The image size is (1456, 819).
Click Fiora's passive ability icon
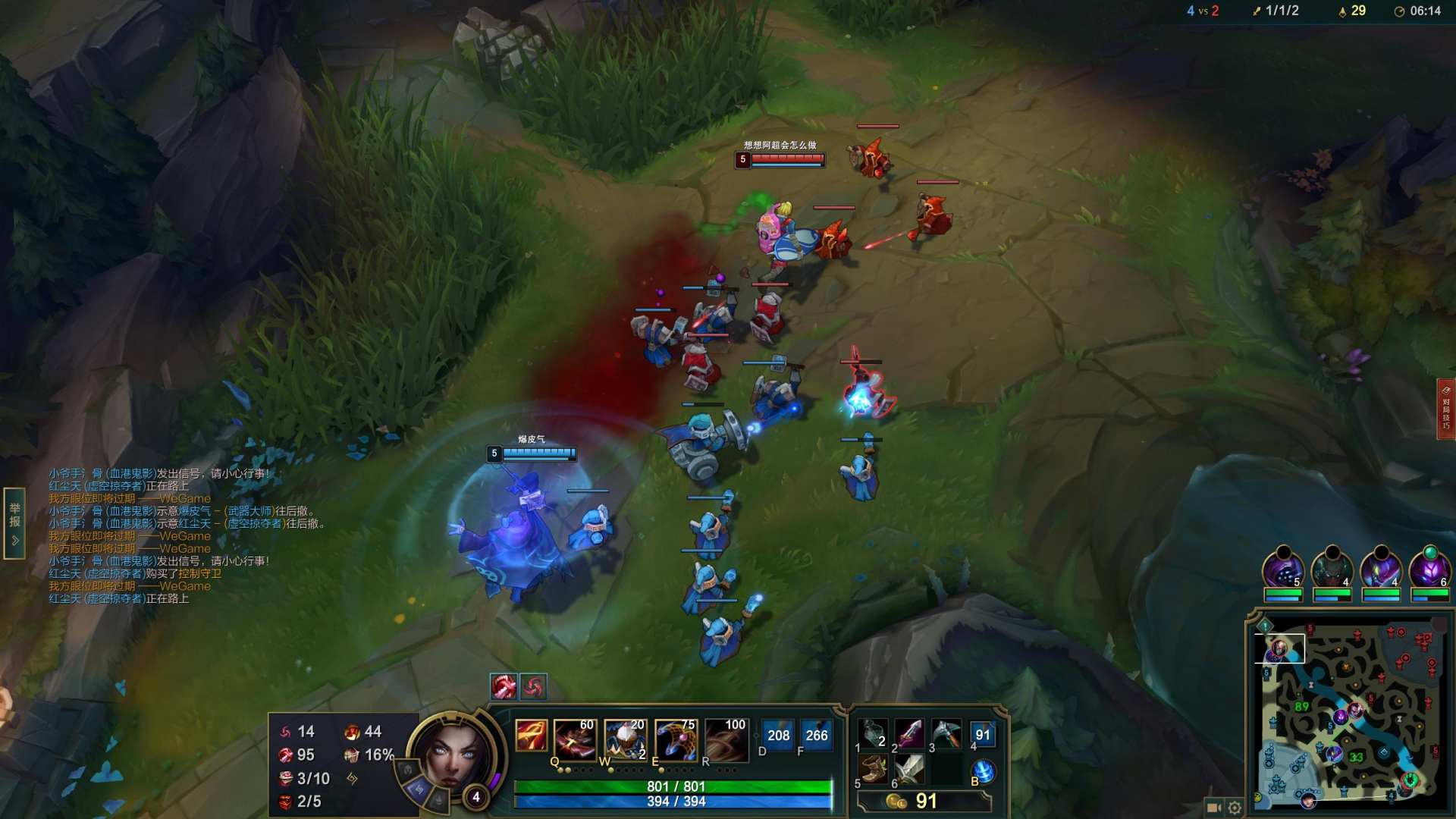531,736
